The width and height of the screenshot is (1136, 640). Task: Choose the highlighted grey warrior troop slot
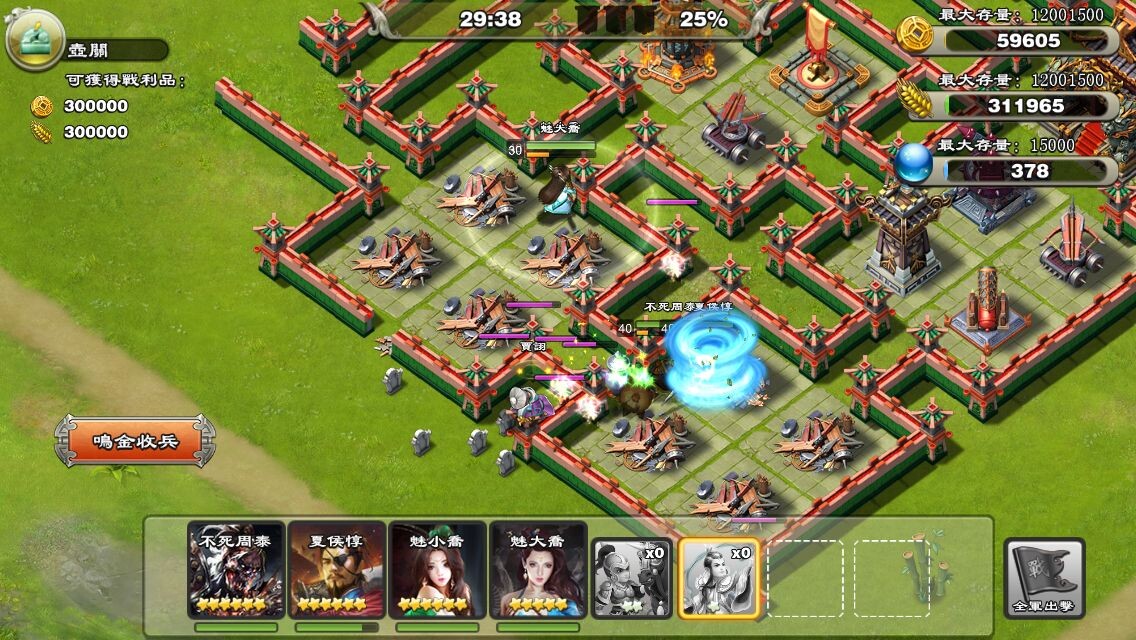(719, 578)
